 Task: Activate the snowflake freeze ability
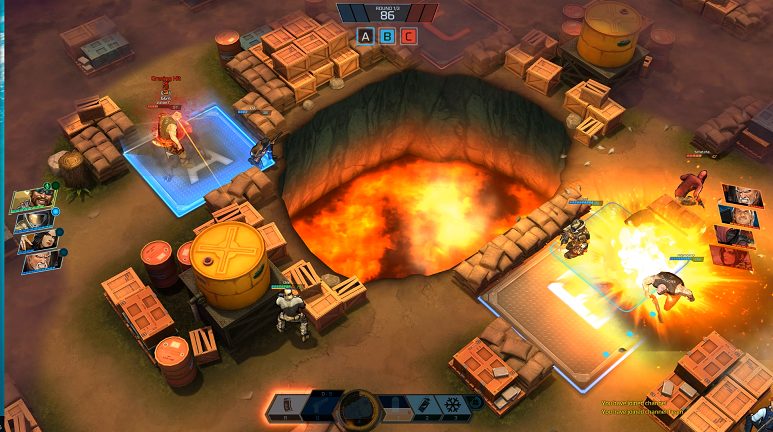pos(450,406)
